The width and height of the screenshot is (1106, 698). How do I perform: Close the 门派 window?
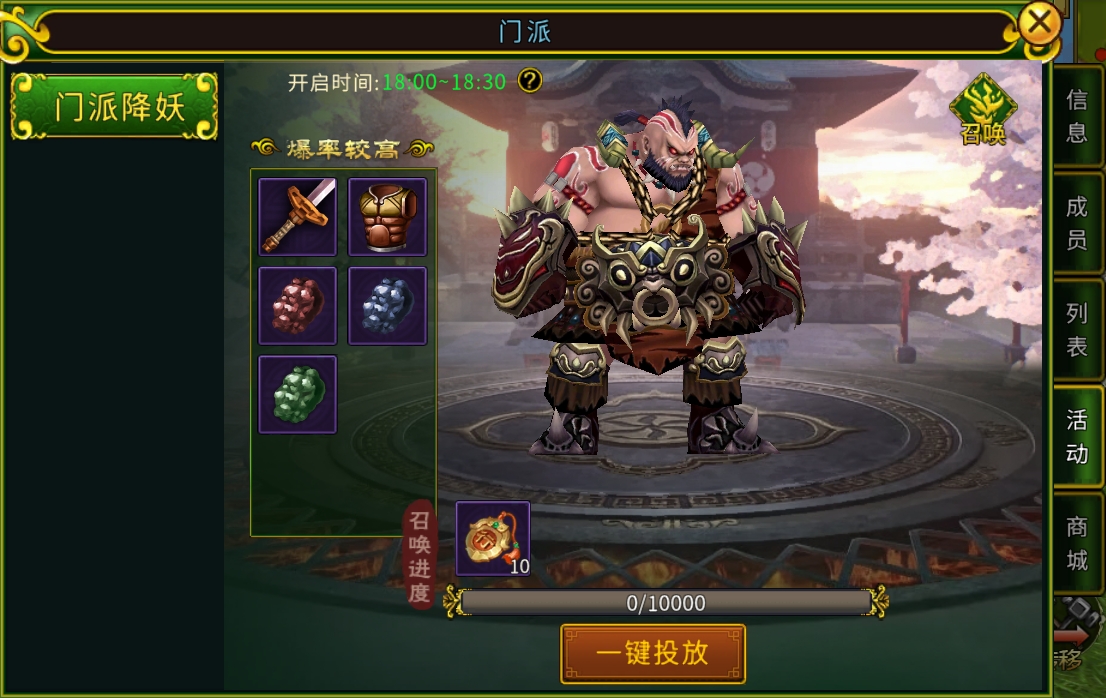1039,23
